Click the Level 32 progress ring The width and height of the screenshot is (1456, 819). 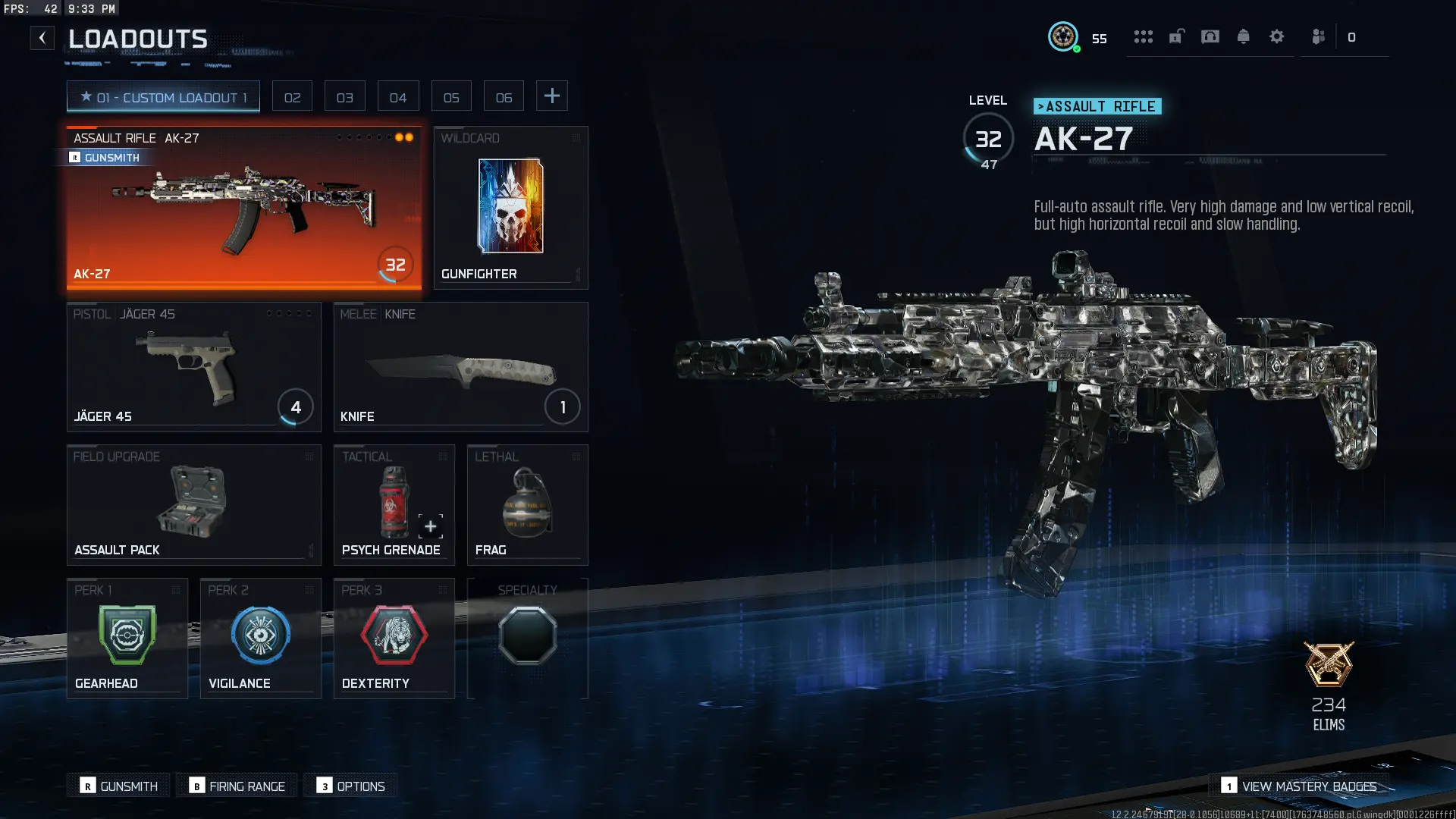[x=988, y=139]
